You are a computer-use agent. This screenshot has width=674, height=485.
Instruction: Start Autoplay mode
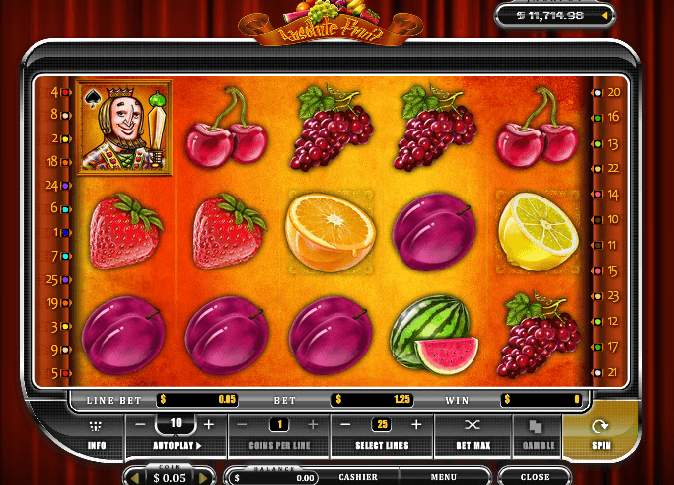point(177,445)
